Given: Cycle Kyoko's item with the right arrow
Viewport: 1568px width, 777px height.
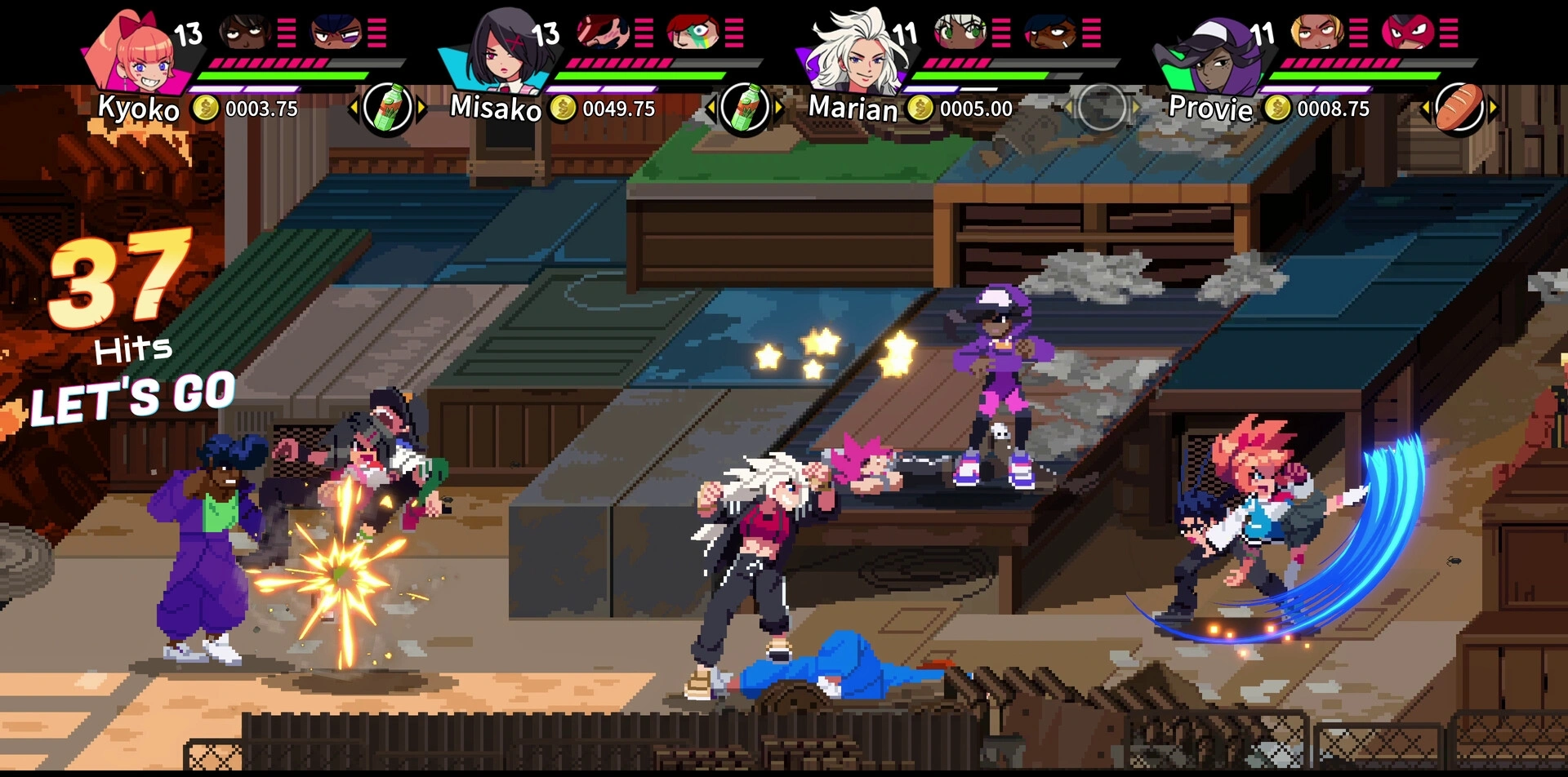Looking at the screenshot, I should coord(421,107).
